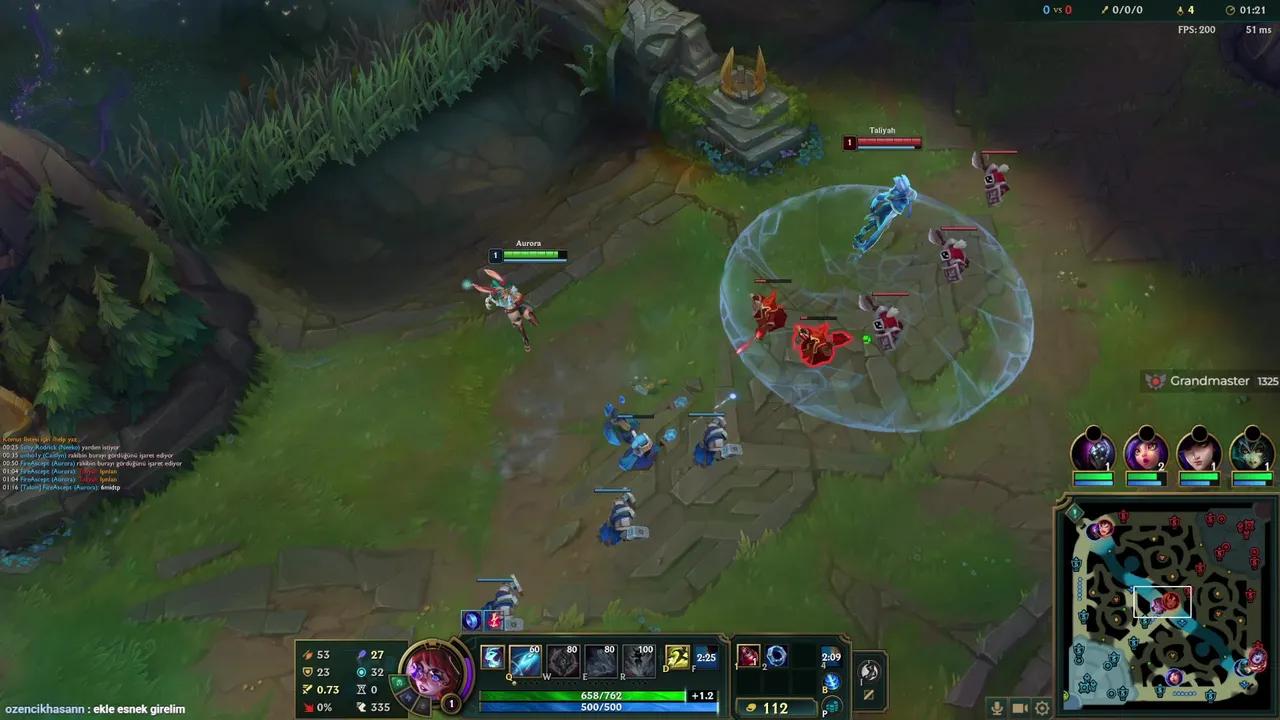Click the level 2 ally portrait on the right
The height and width of the screenshot is (720, 1280).
(x=1145, y=452)
